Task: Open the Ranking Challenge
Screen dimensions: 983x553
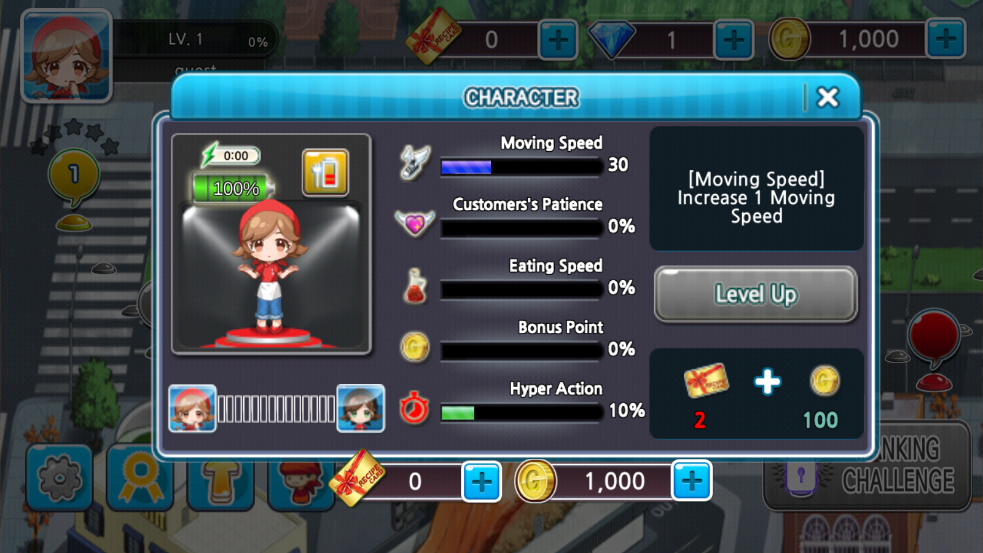Action: click(x=868, y=465)
